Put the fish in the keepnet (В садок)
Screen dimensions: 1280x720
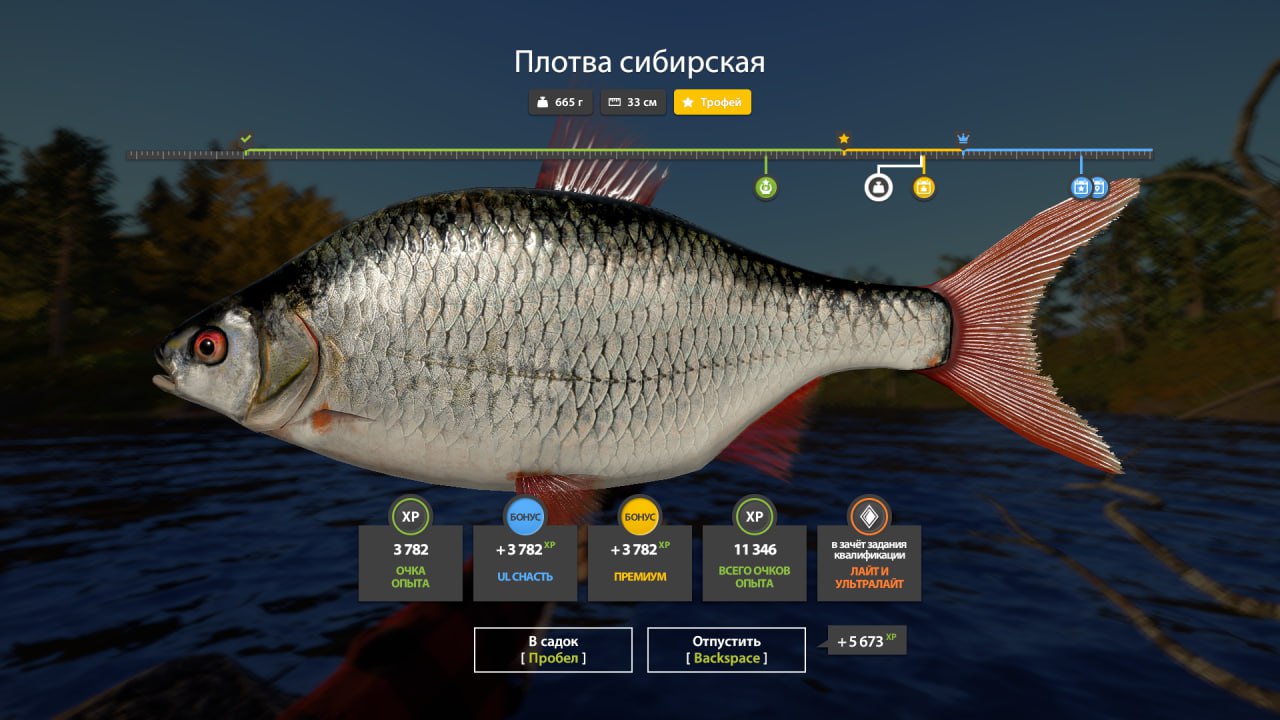click(x=552, y=649)
